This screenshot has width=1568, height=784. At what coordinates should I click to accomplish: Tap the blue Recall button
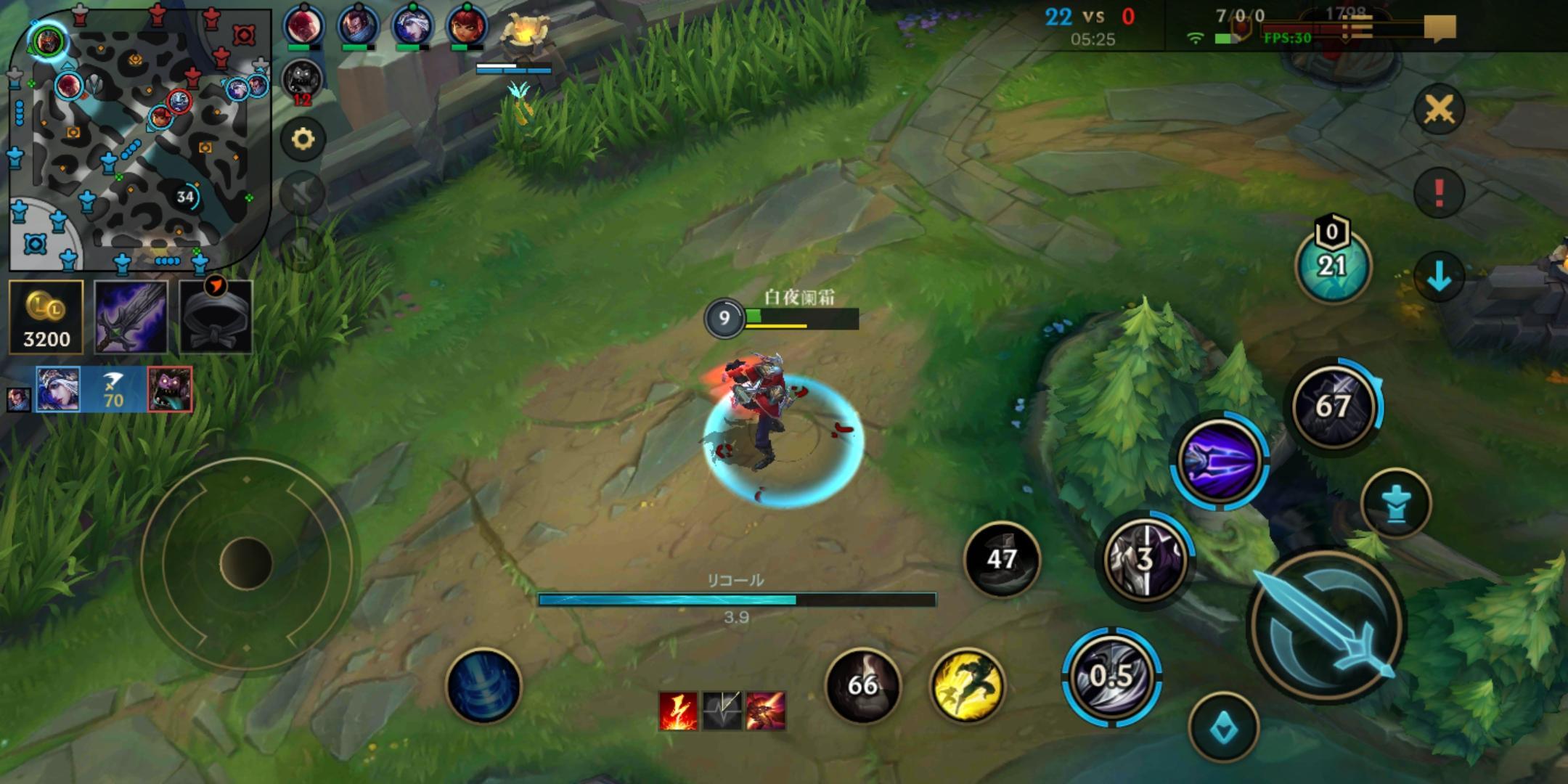483,686
